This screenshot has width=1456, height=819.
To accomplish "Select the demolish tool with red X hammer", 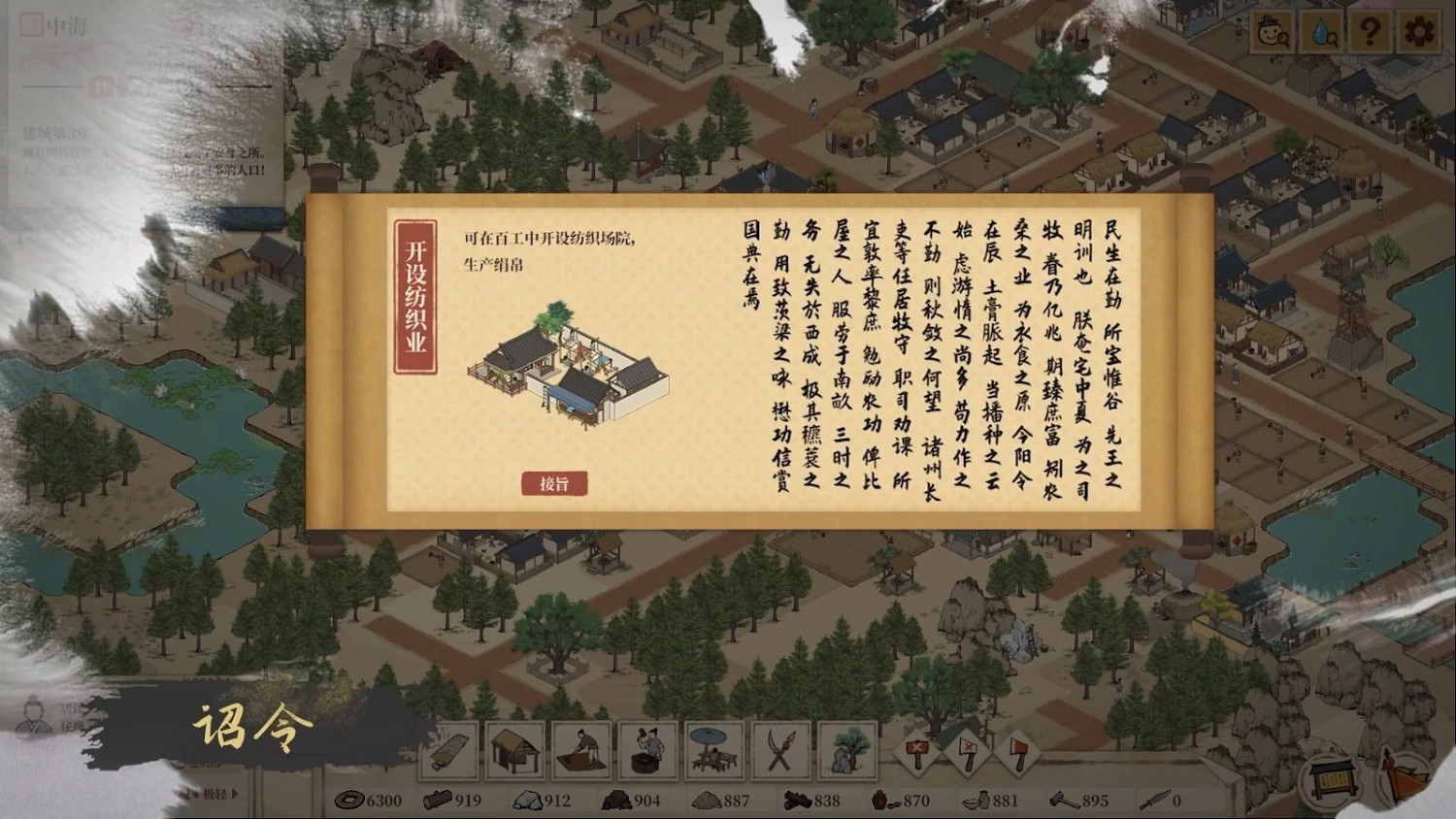I will [x=917, y=753].
